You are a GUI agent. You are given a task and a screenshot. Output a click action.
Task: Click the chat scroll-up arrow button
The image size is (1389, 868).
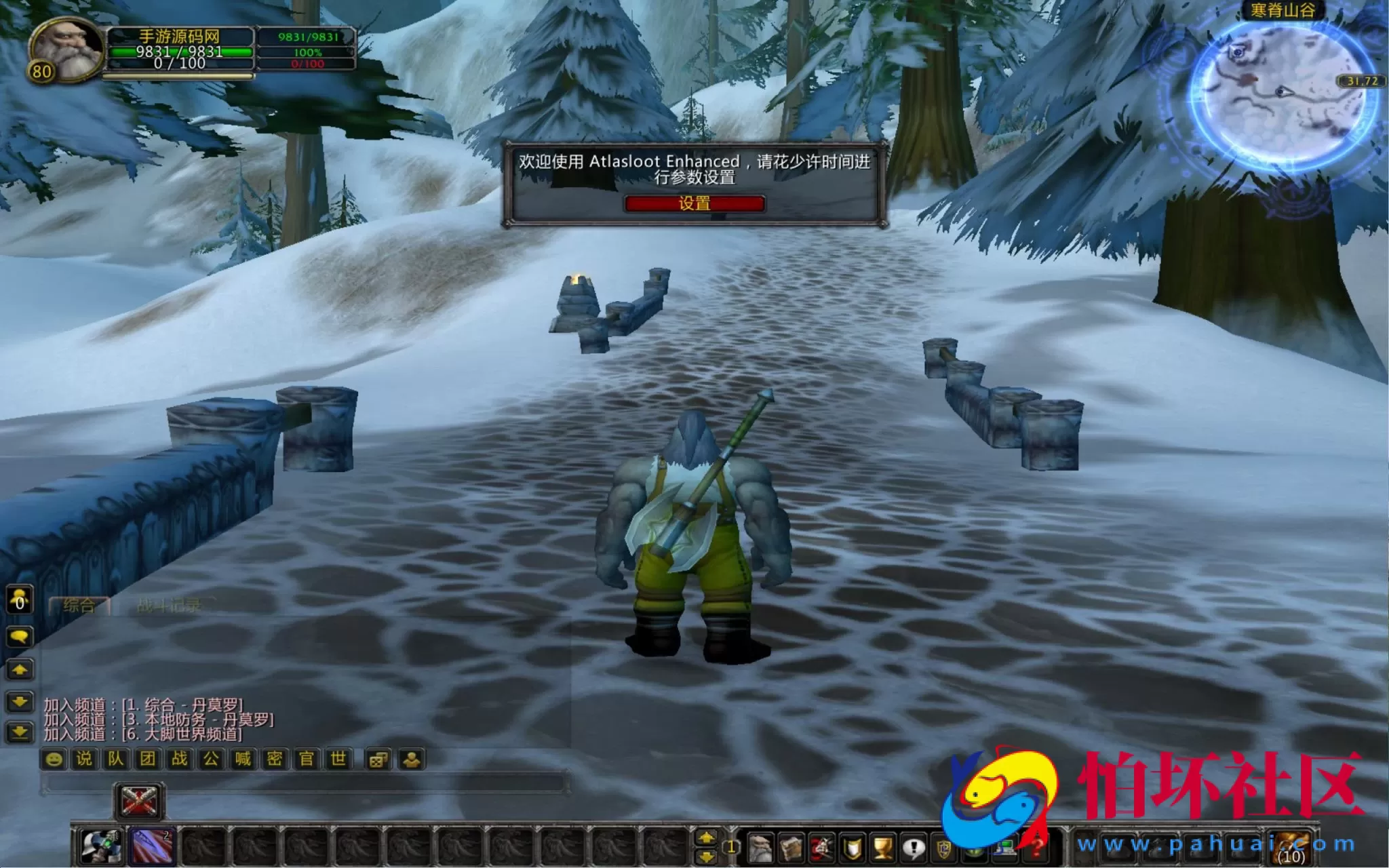point(20,670)
